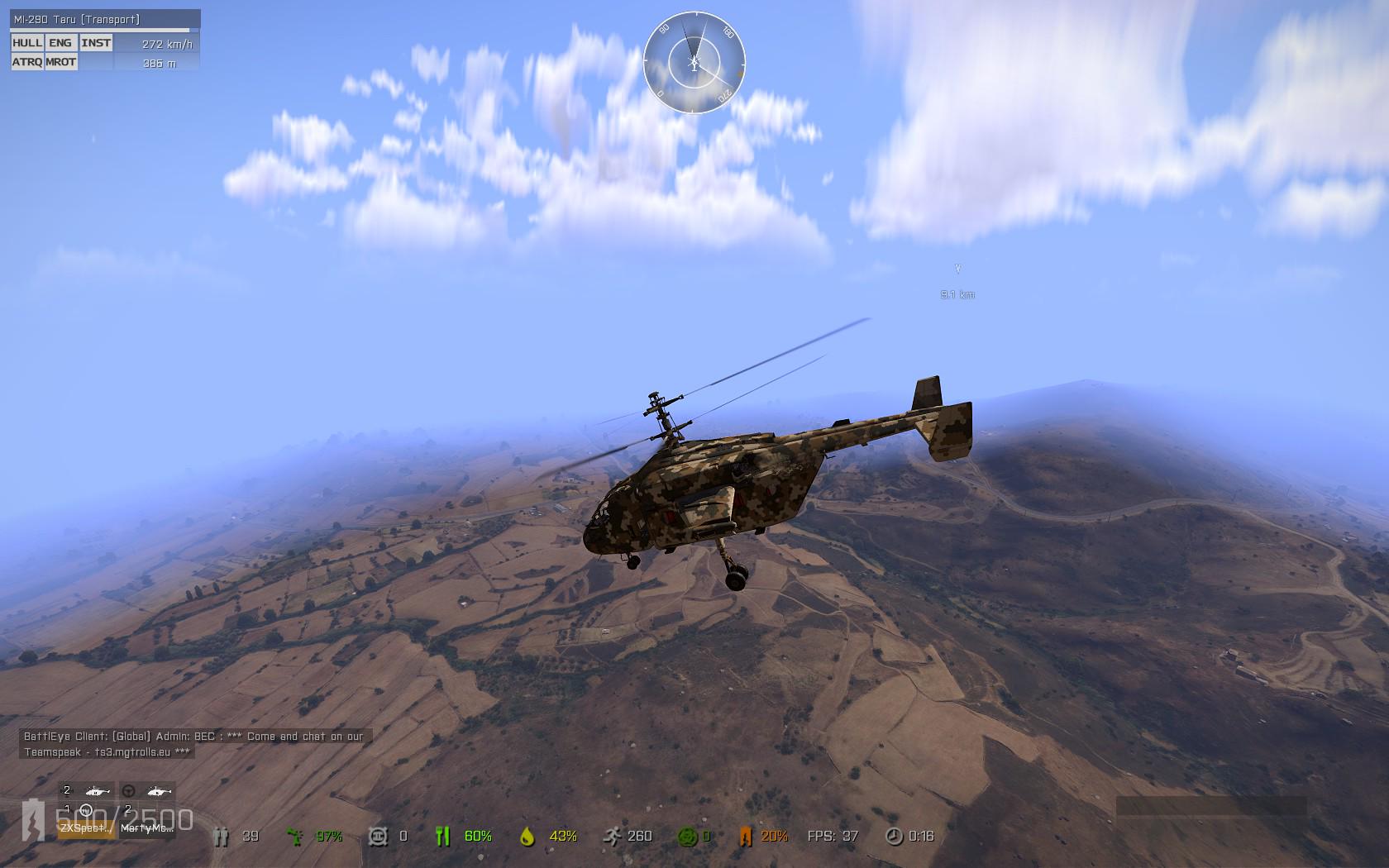Screen dimensions: 1389x868
Task: Click the two-person player count icon
Action: tap(221, 837)
